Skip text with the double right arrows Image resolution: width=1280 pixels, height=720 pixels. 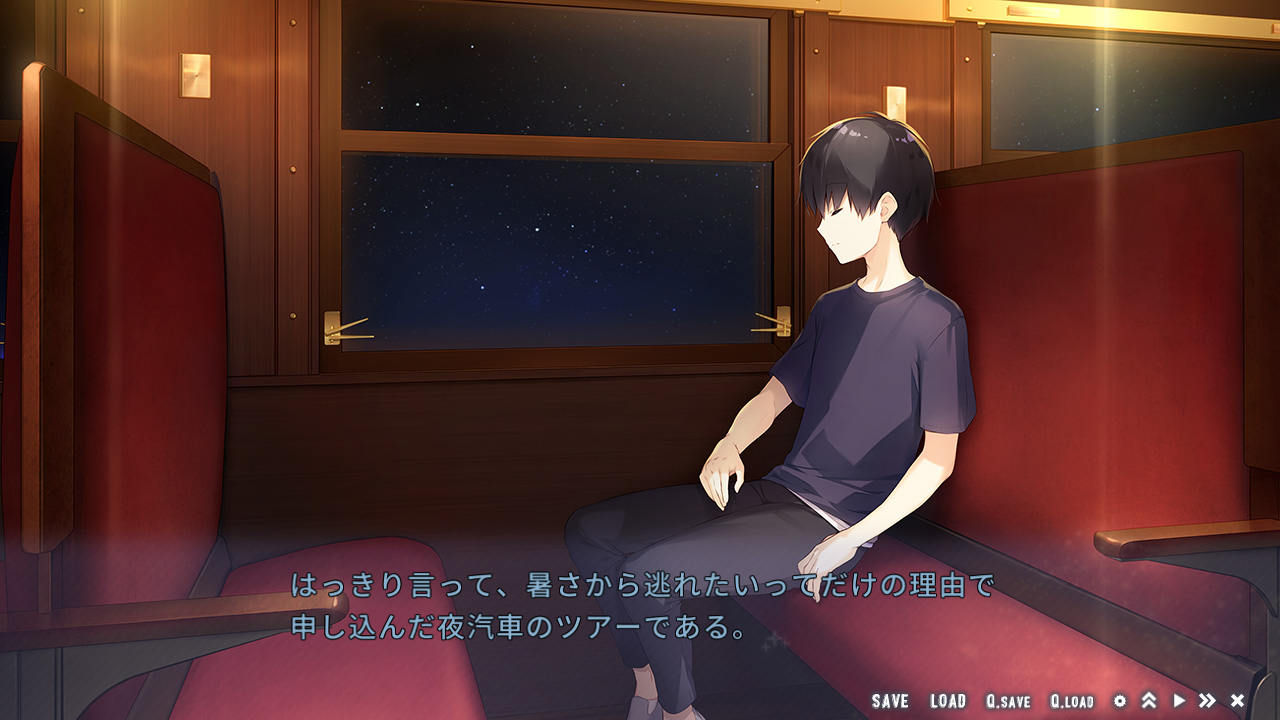click(x=1207, y=701)
